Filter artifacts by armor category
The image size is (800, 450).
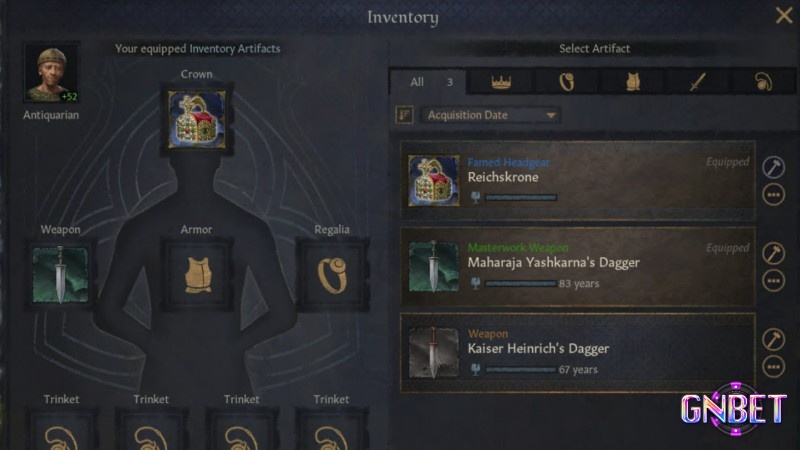pyautogui.click(x=632, y=82)
